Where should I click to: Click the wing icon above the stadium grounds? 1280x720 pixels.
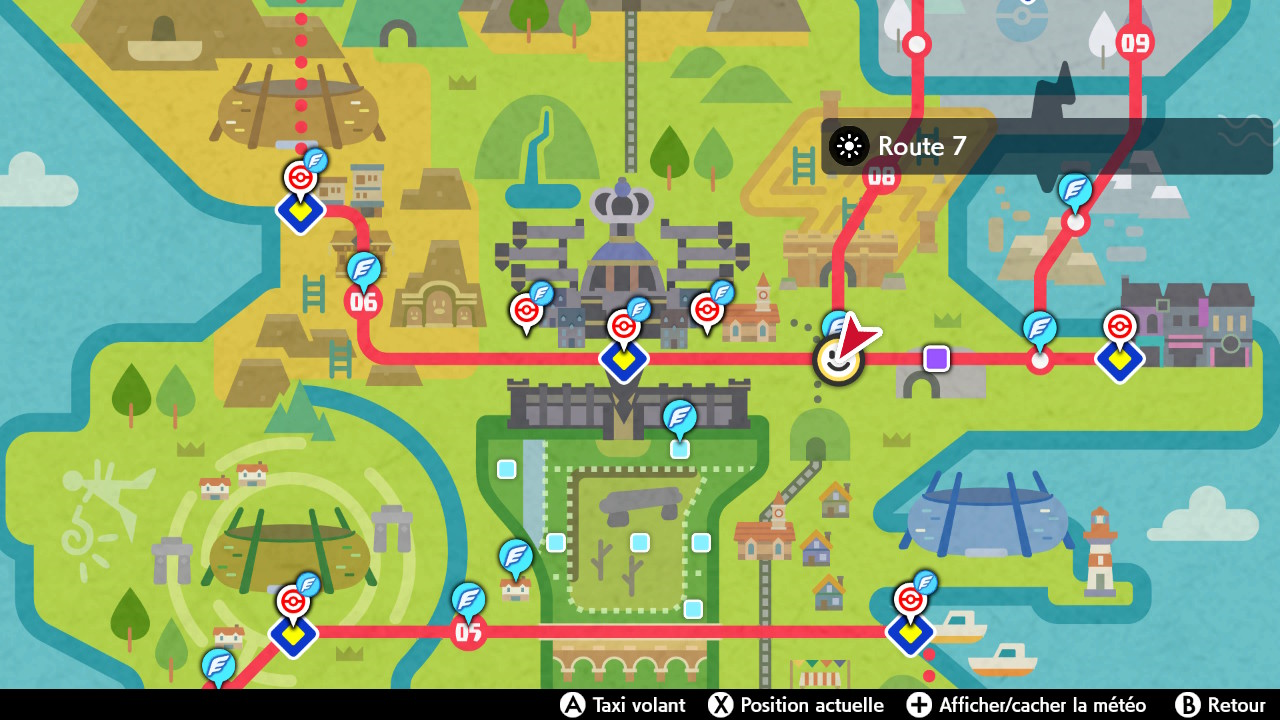tap(678, 425)
